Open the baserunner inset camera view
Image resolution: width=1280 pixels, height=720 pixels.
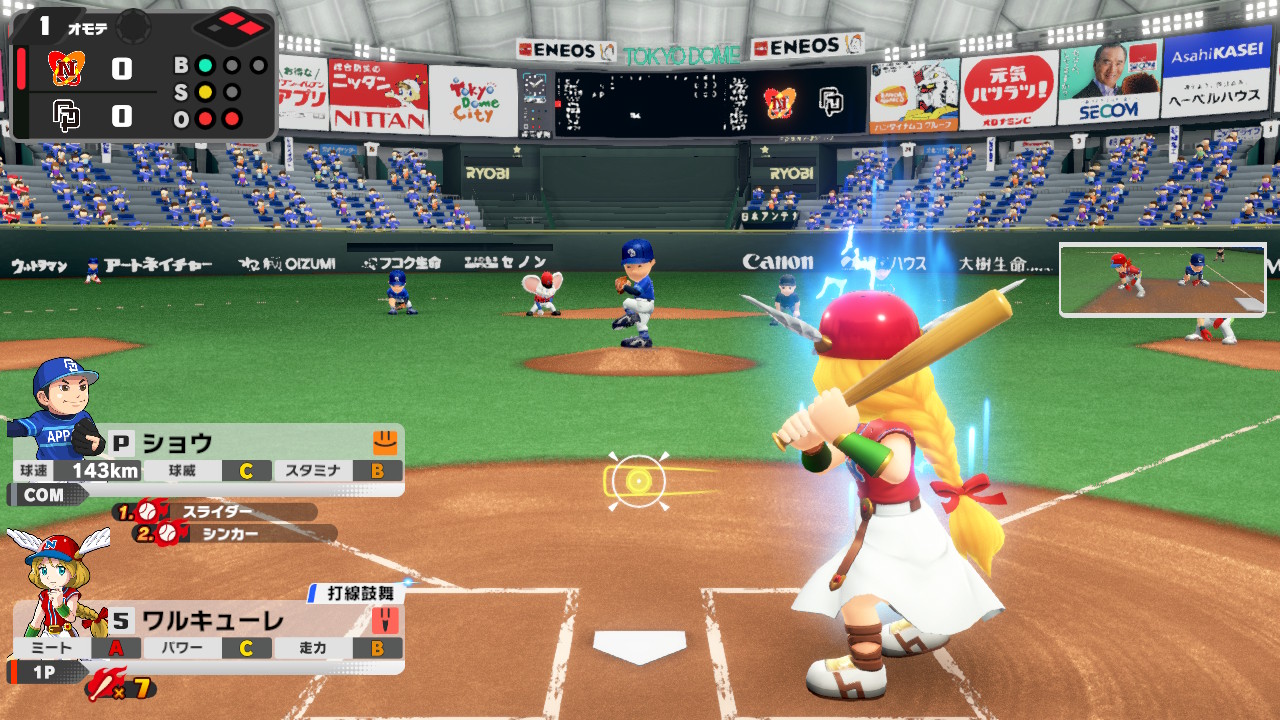1162,280
